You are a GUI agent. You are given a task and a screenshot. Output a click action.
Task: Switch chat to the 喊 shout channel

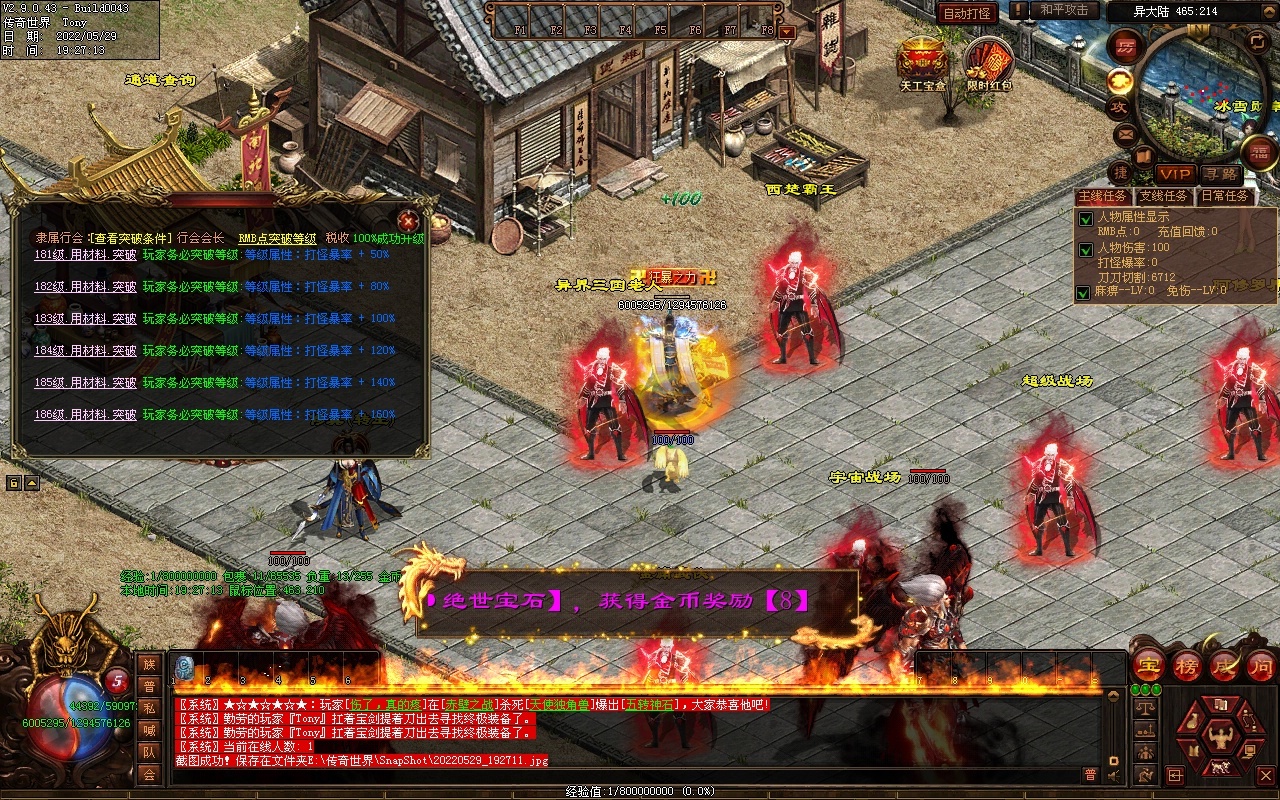pos(149,729)
